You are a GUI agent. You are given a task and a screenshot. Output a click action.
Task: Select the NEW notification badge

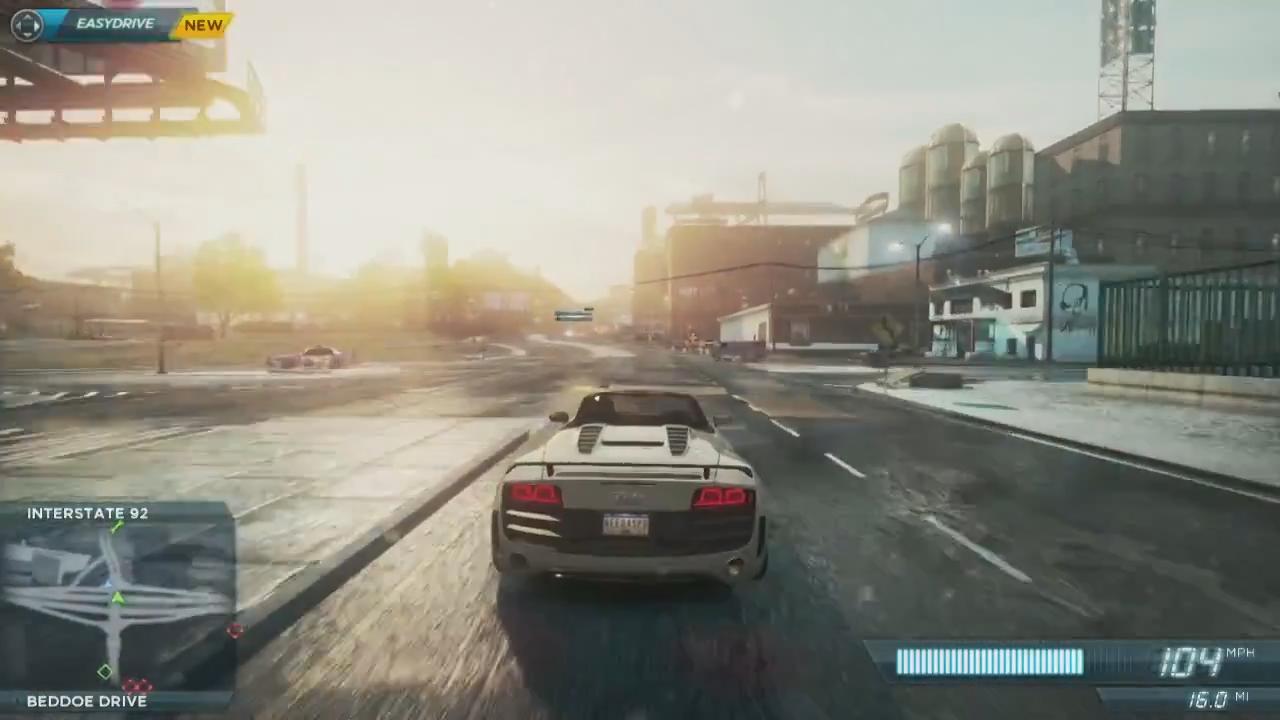coord(203,25)
